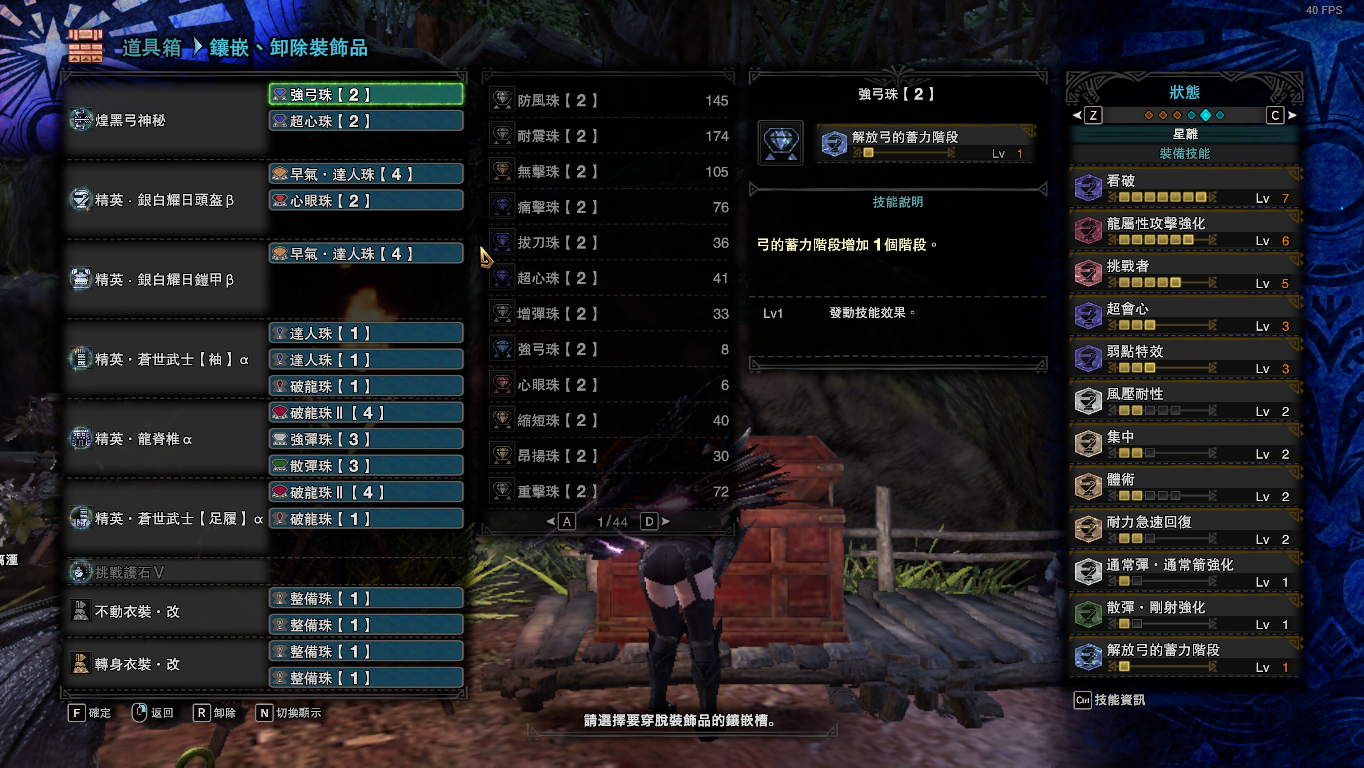The width and height of the screenshot is (1364, 768).
Task: Select 重擊珠【2】 in the decoration list
Action: coord(610,491)
